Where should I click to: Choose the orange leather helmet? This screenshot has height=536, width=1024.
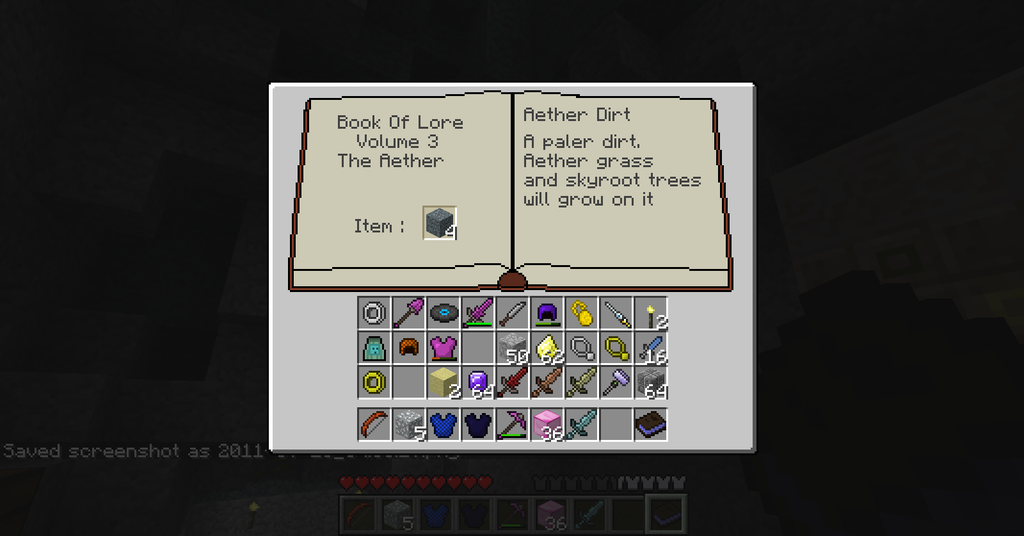click(x=408, y=348)
